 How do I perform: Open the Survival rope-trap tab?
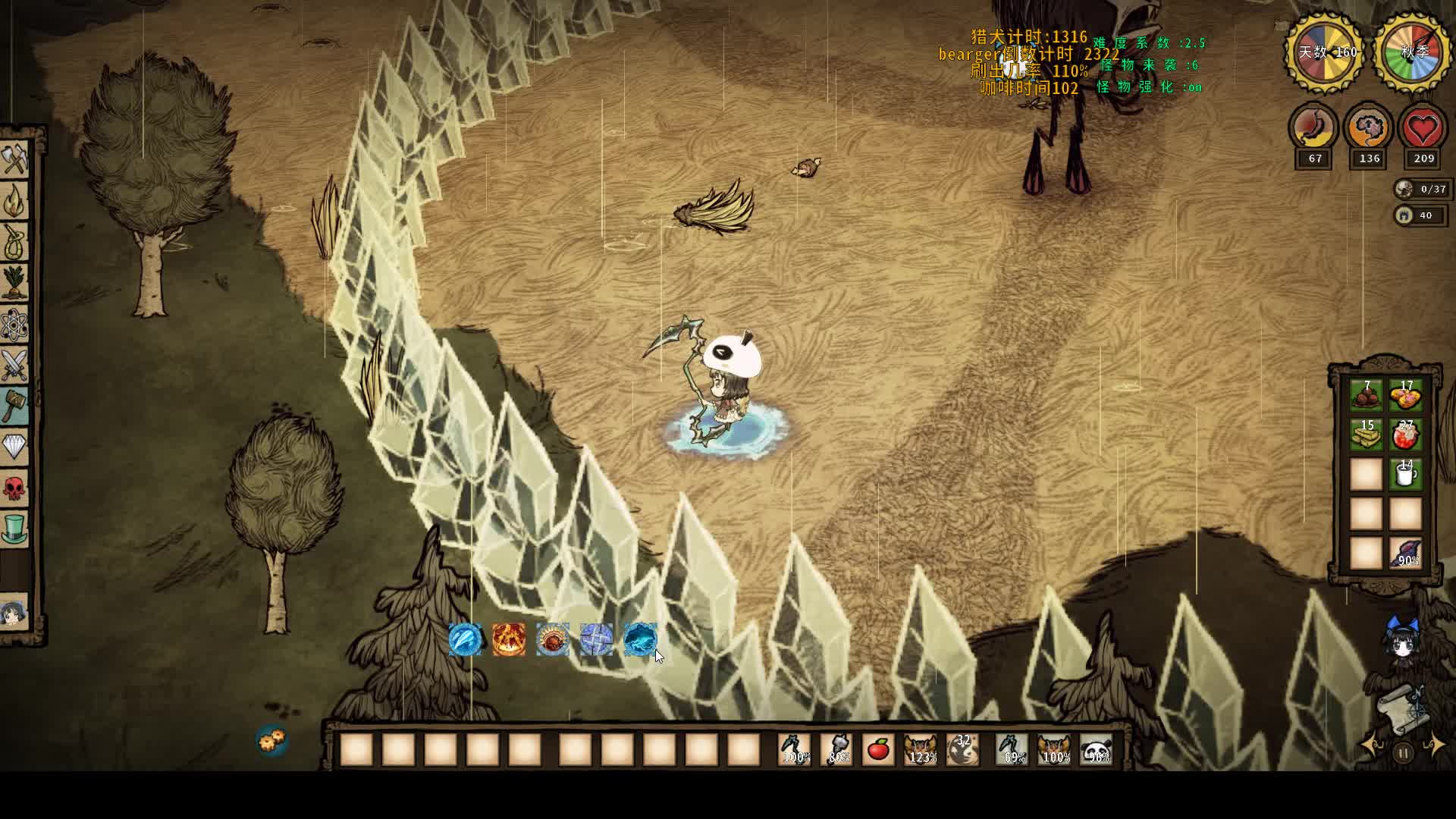point(14,242)
